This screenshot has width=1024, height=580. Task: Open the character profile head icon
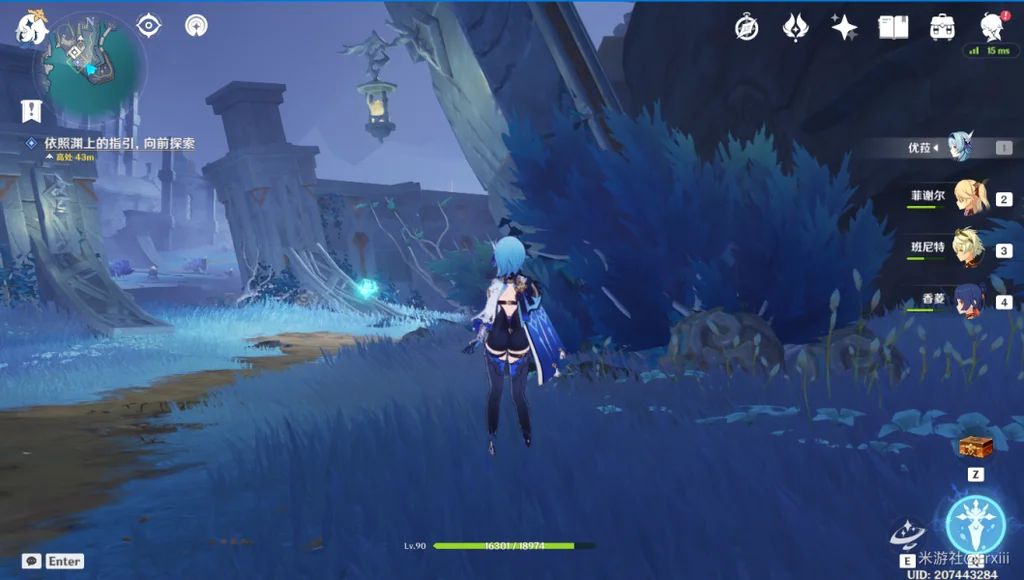pyautogui.click(x=991, y=26)
